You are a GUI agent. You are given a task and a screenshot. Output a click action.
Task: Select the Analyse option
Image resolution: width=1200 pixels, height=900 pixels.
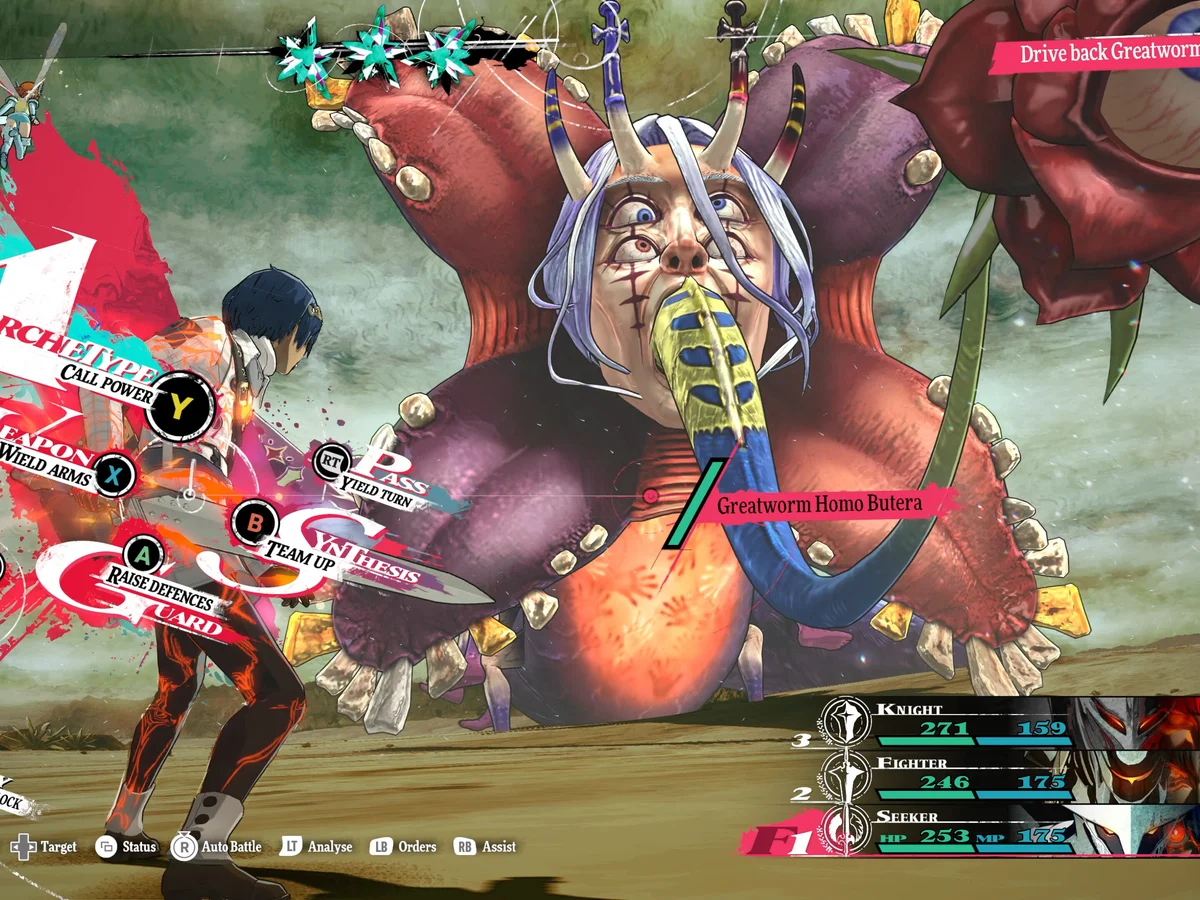[x=316, y=847]
